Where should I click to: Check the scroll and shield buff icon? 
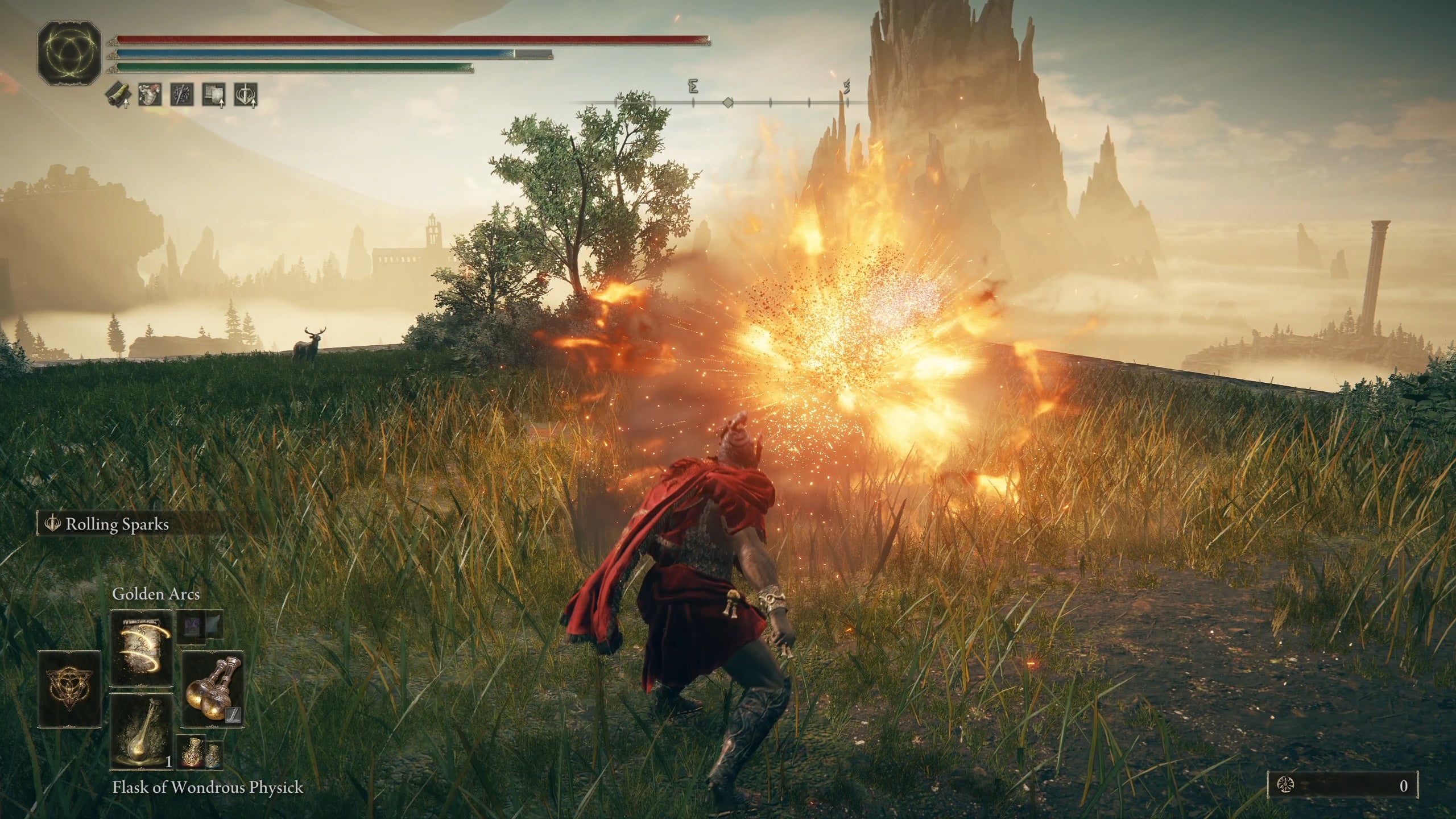(x=214, y=95)
